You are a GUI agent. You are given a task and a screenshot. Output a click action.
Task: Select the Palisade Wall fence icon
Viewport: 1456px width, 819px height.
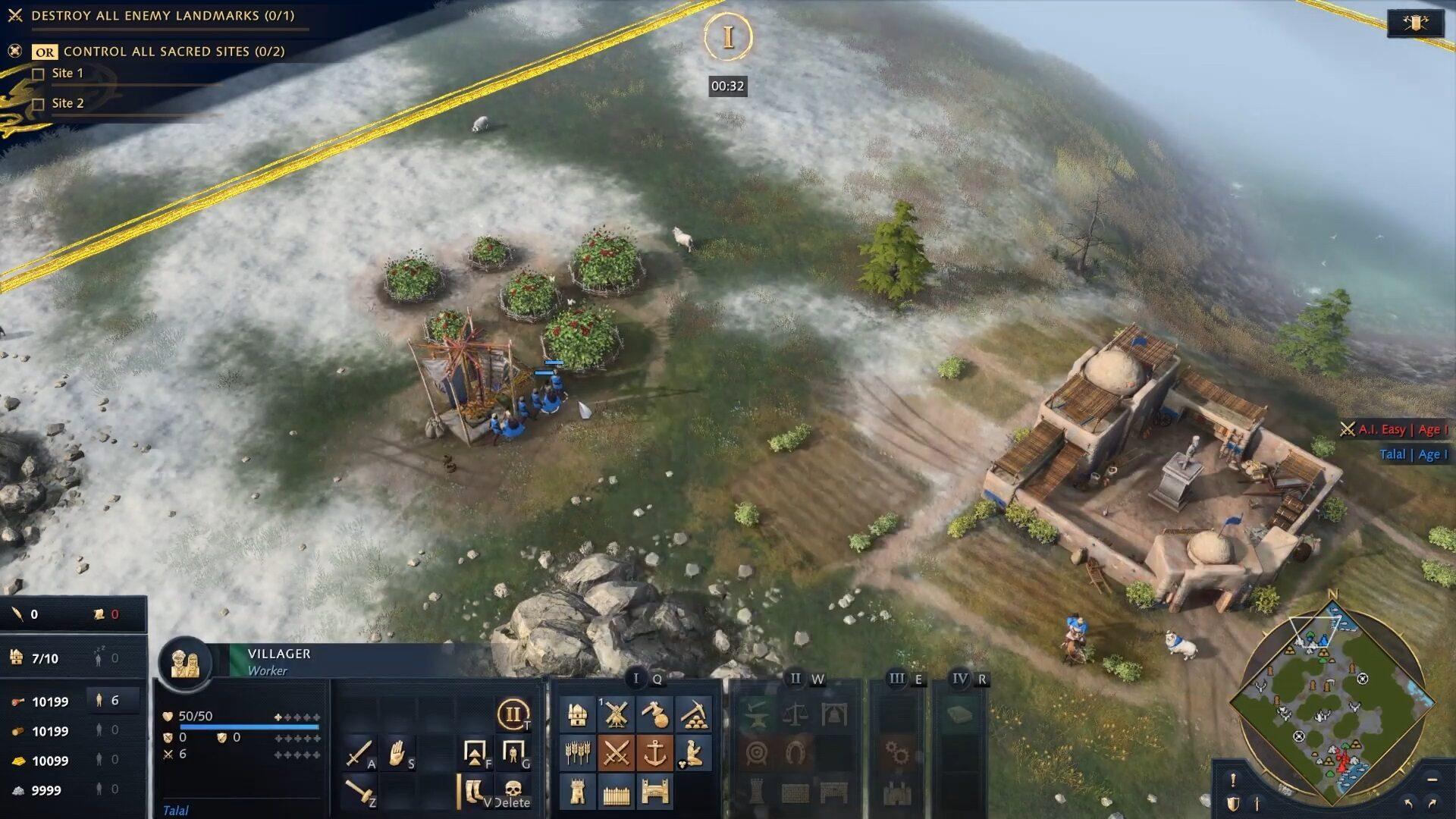(x=616, y=792)
